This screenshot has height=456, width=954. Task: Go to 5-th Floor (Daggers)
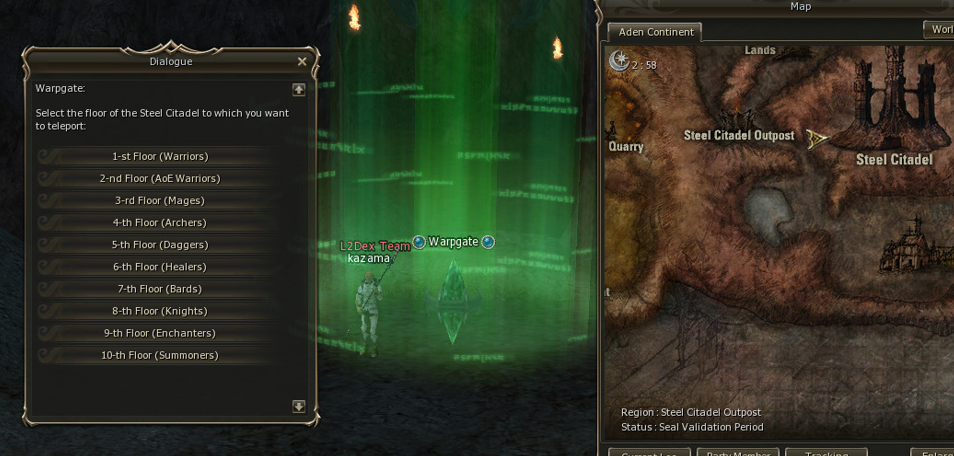point(160,245)
